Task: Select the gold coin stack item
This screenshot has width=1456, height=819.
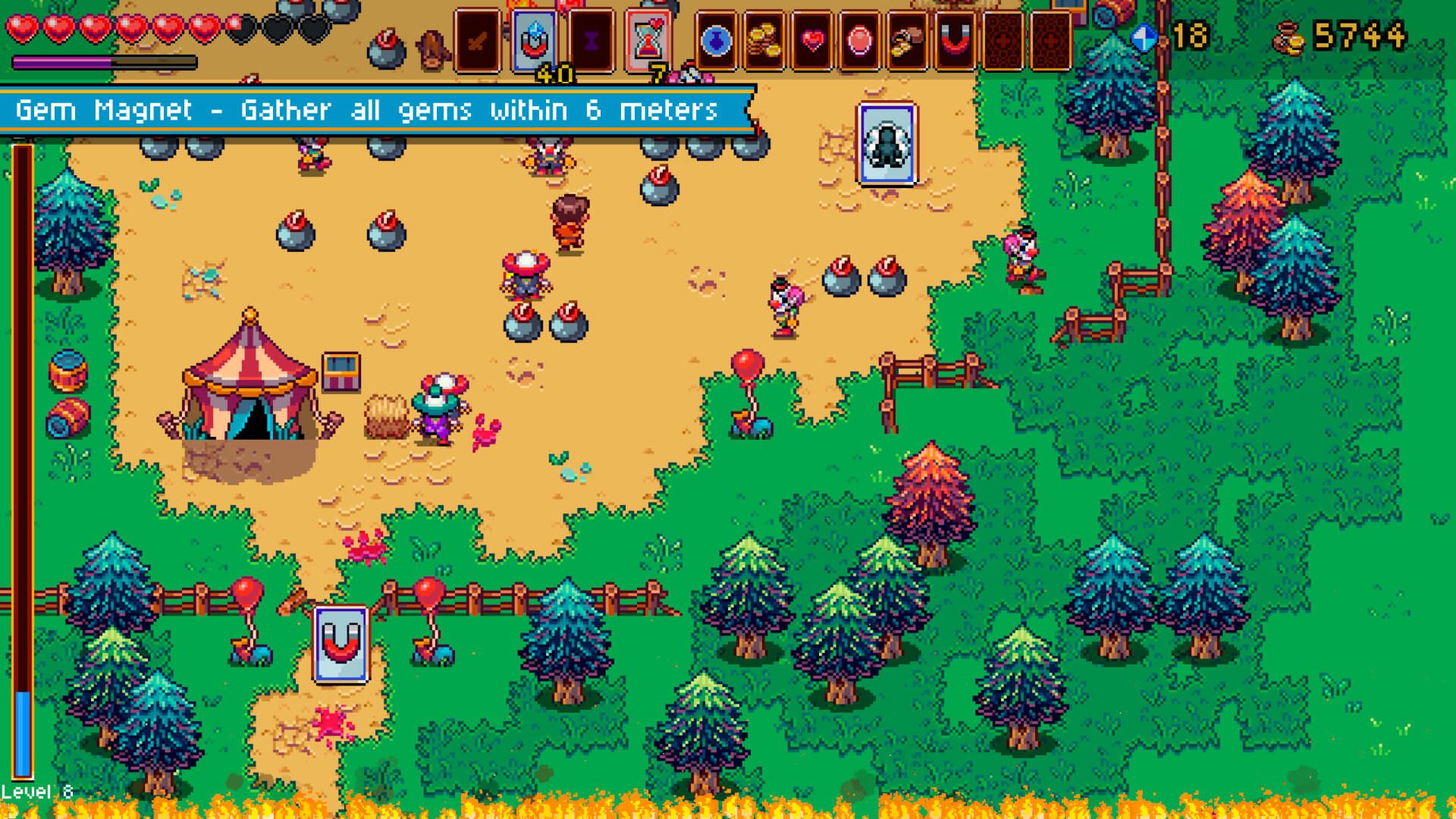Action: (x=764, y=40)
